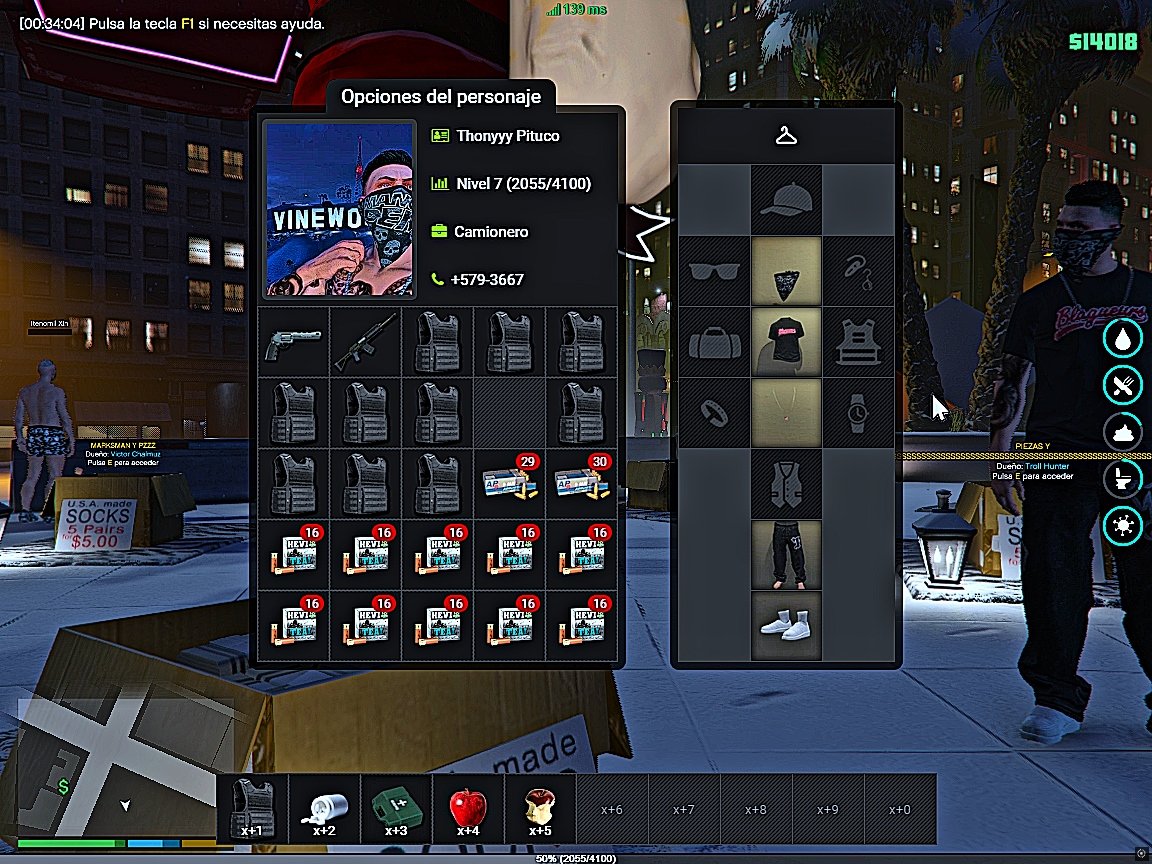The width and height of the screenshot is (1152, 864).
Task: Select the cap equipment slot
Action: [x=786, y=201]
